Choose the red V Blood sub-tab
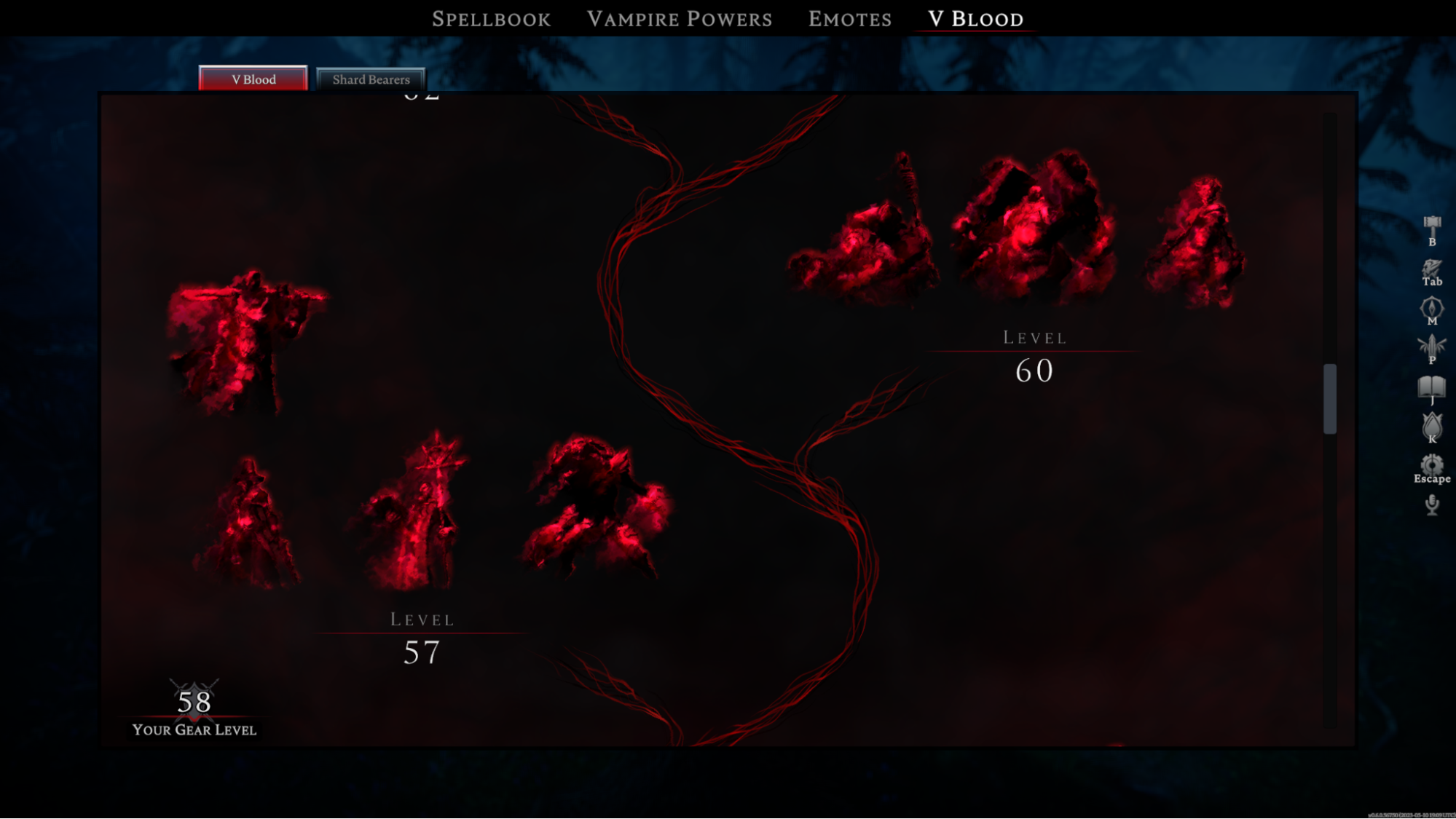 (253, 79)
